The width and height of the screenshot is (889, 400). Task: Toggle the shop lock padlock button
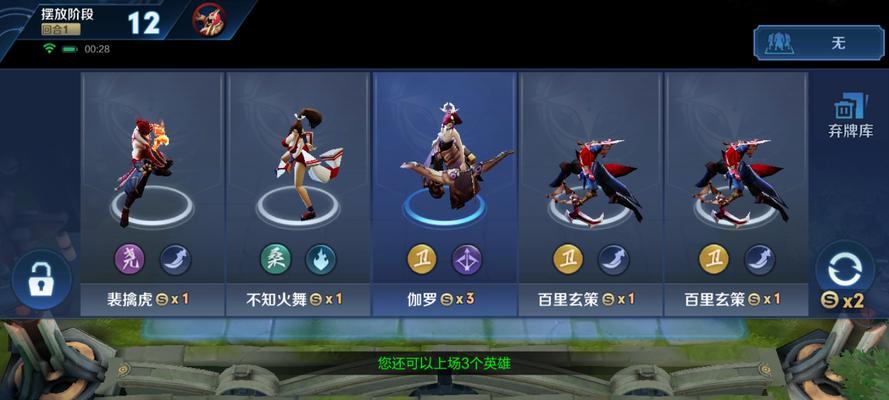(41, 282)
